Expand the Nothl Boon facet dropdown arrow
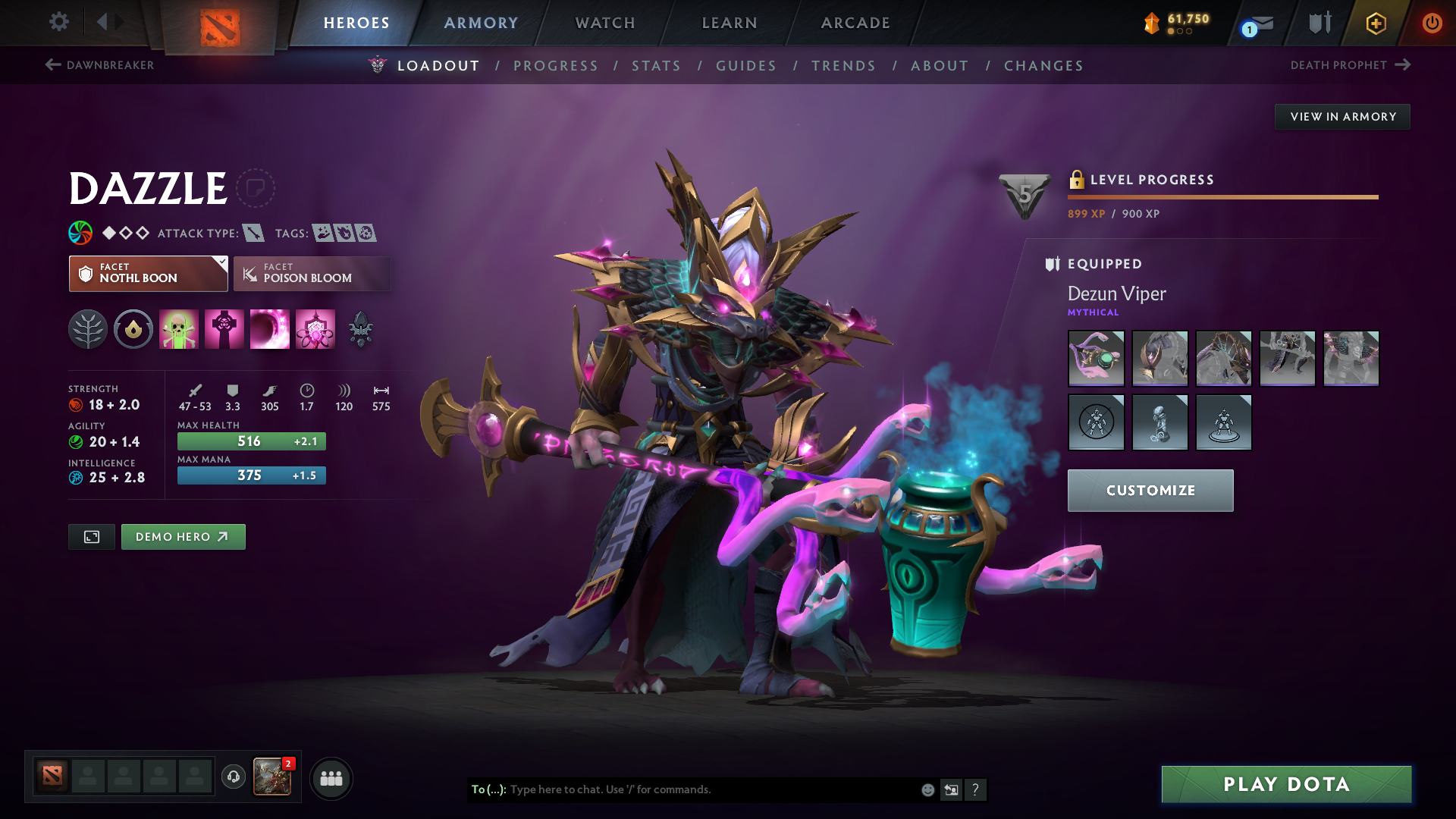This screenshot has width=1456, height=819. [221, 262]
